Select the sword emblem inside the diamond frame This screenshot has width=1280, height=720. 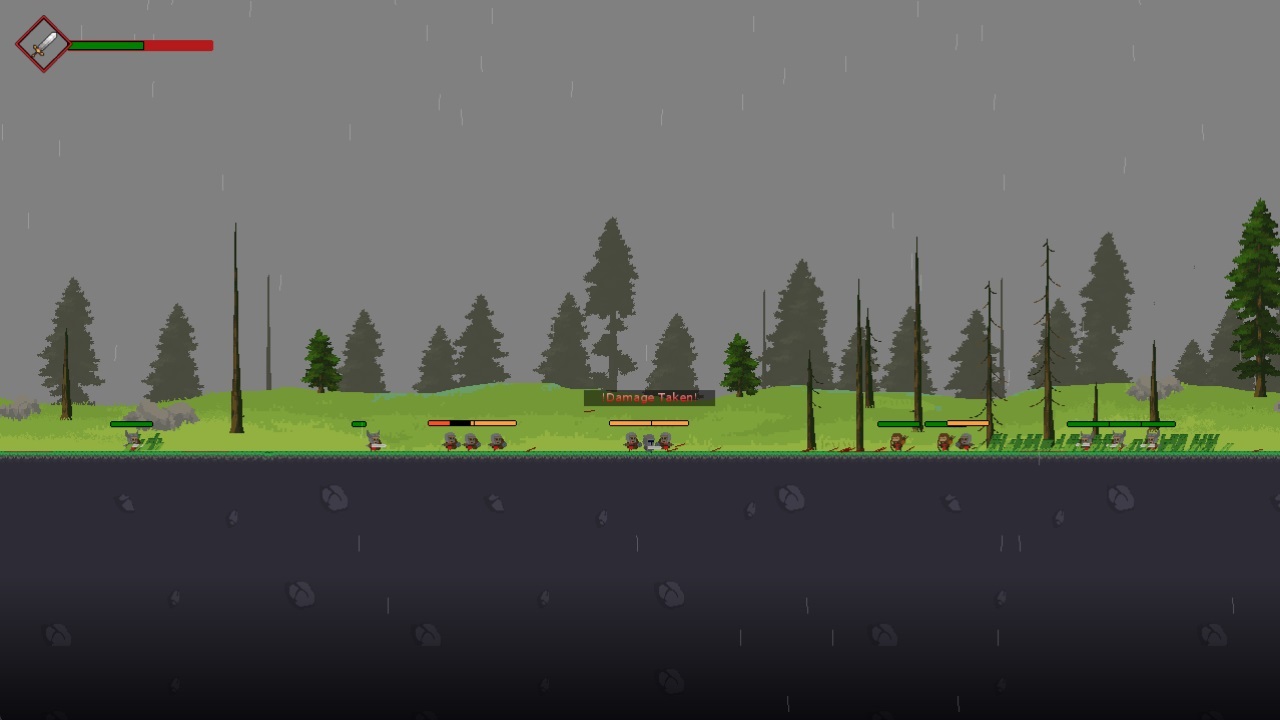click(42, 44)
